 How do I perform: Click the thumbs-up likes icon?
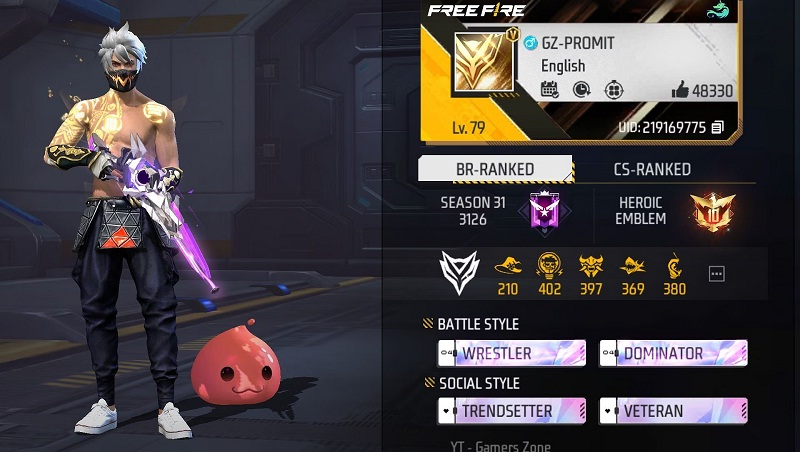coord(681,90)
